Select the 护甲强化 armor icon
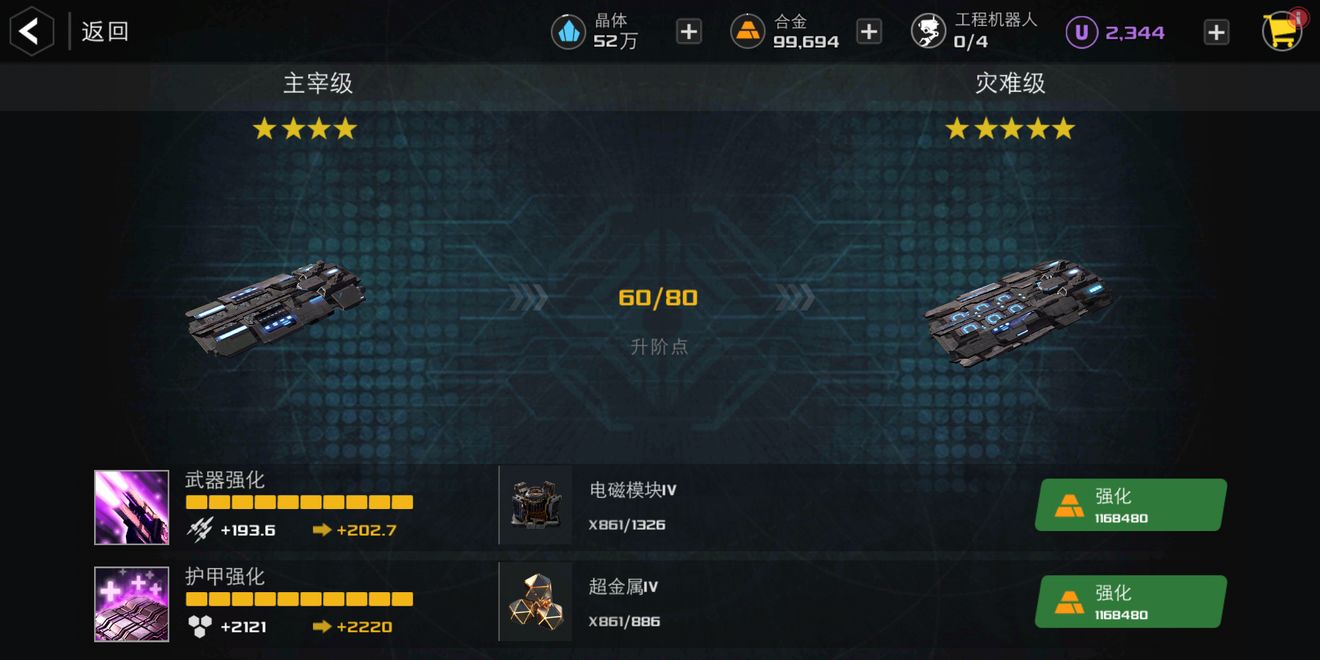The height and width of the screenshot is (660, 1320). coord(132,604)
